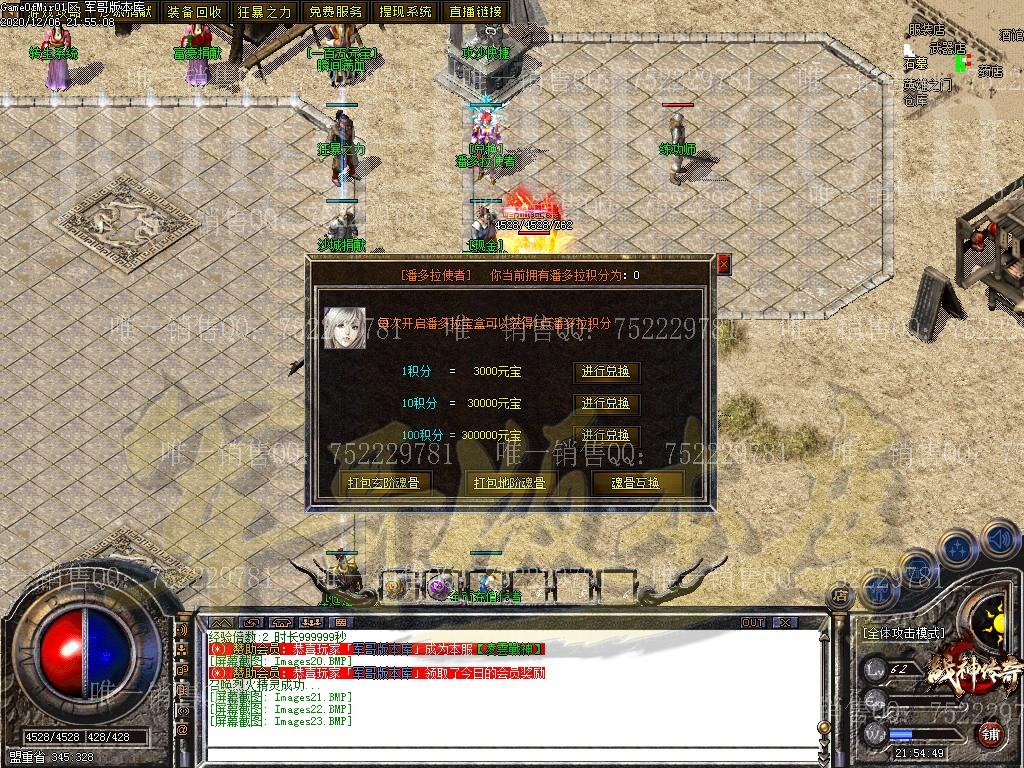Toggle the speaker sound orb

999,540
